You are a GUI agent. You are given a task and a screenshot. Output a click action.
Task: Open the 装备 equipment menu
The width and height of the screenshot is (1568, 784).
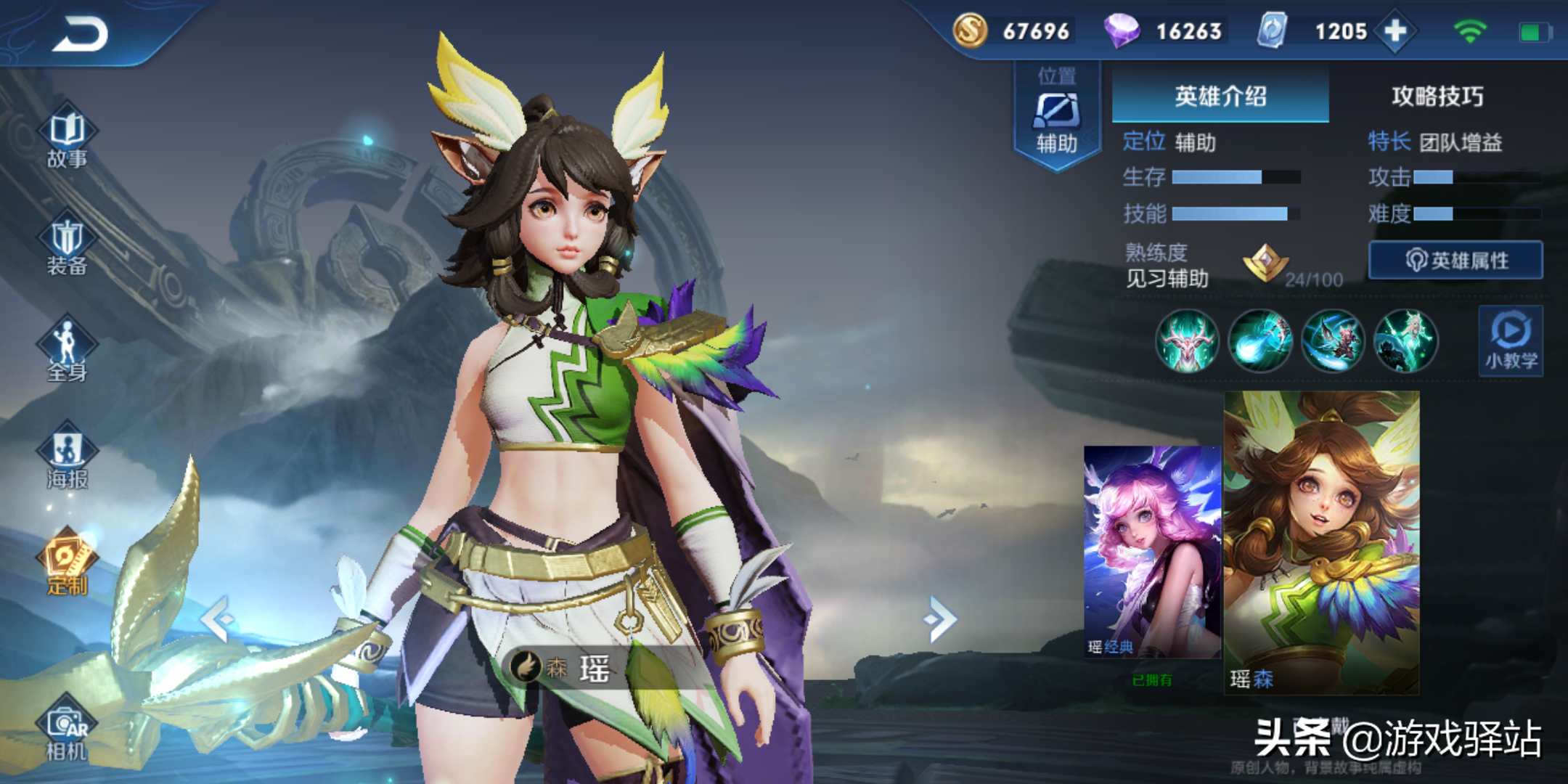point(67,248)
